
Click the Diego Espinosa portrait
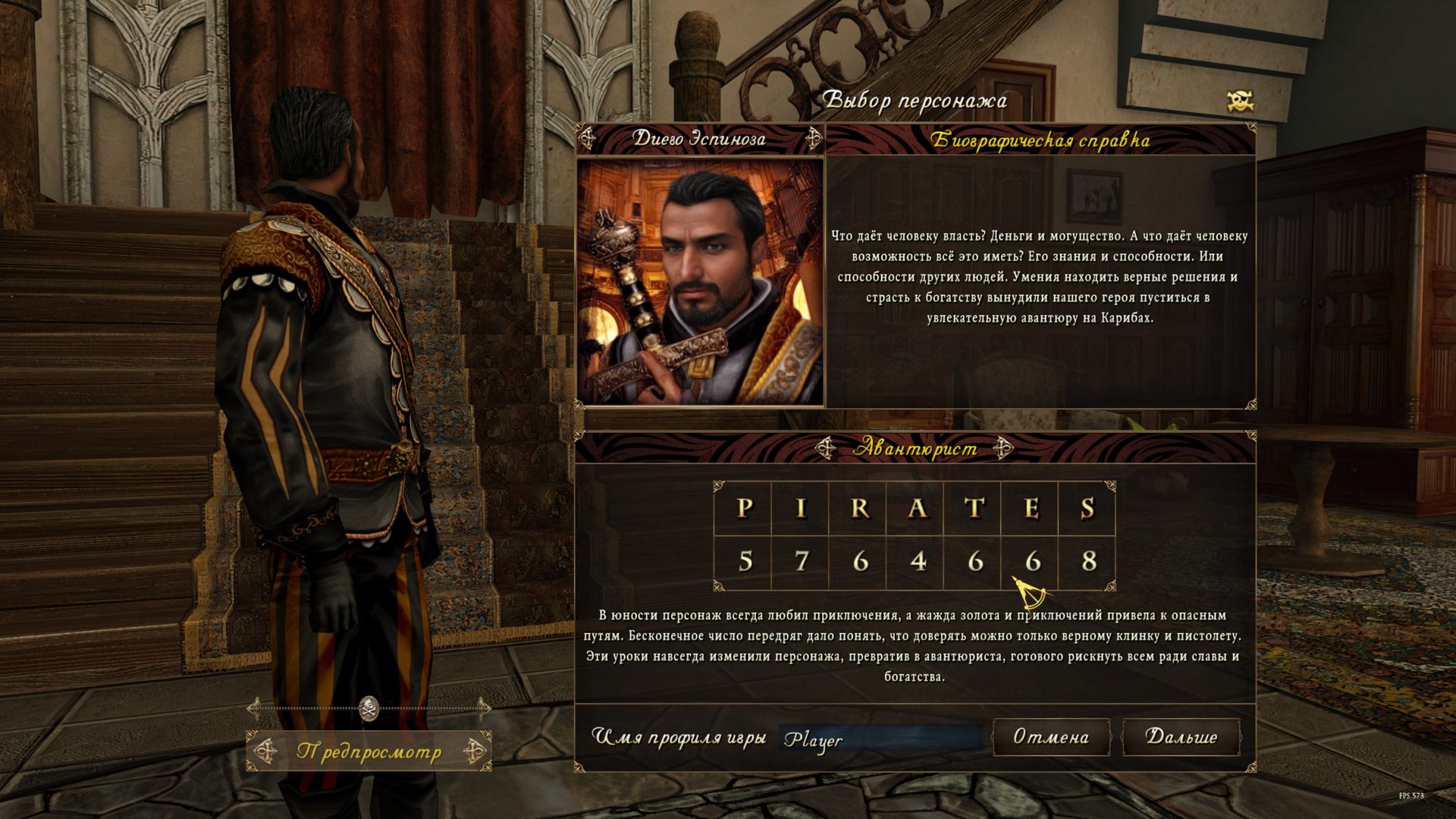tap(700, 281)
